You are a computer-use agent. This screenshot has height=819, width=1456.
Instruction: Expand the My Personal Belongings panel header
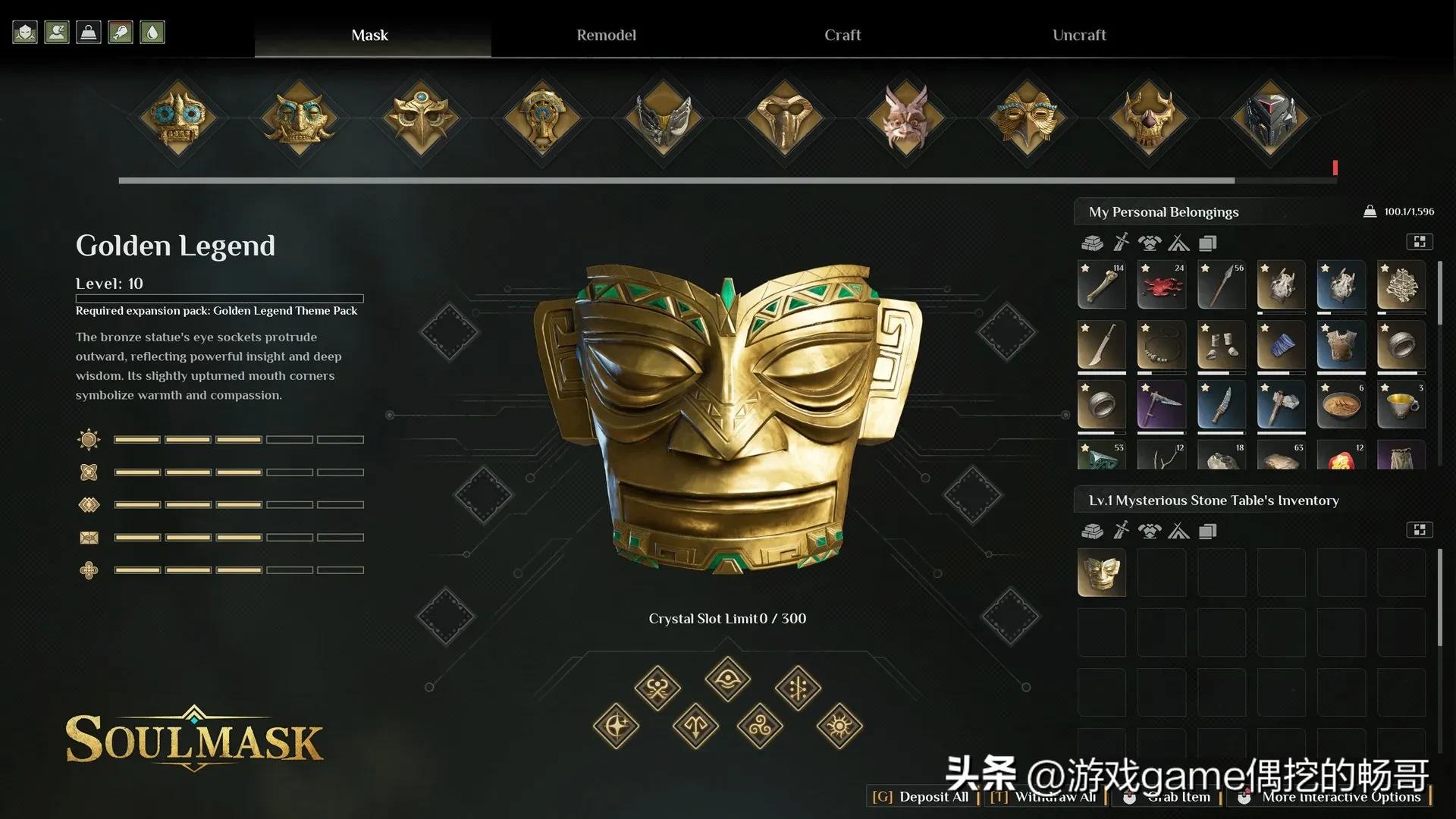tap(1163, 212)
